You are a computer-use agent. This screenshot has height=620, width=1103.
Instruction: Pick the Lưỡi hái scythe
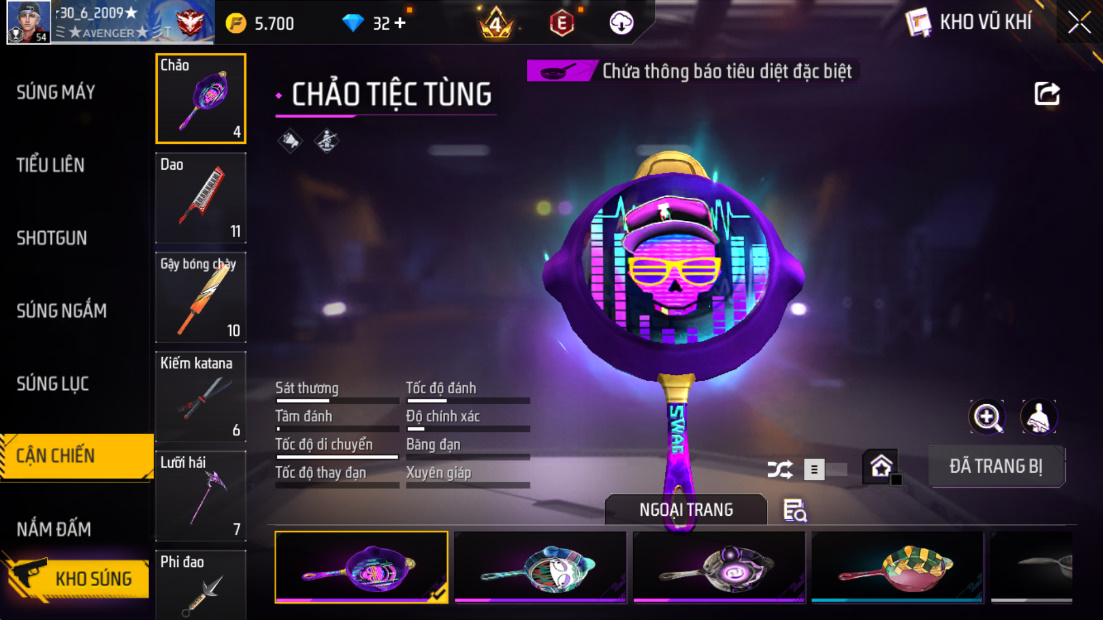click(201, 495)
